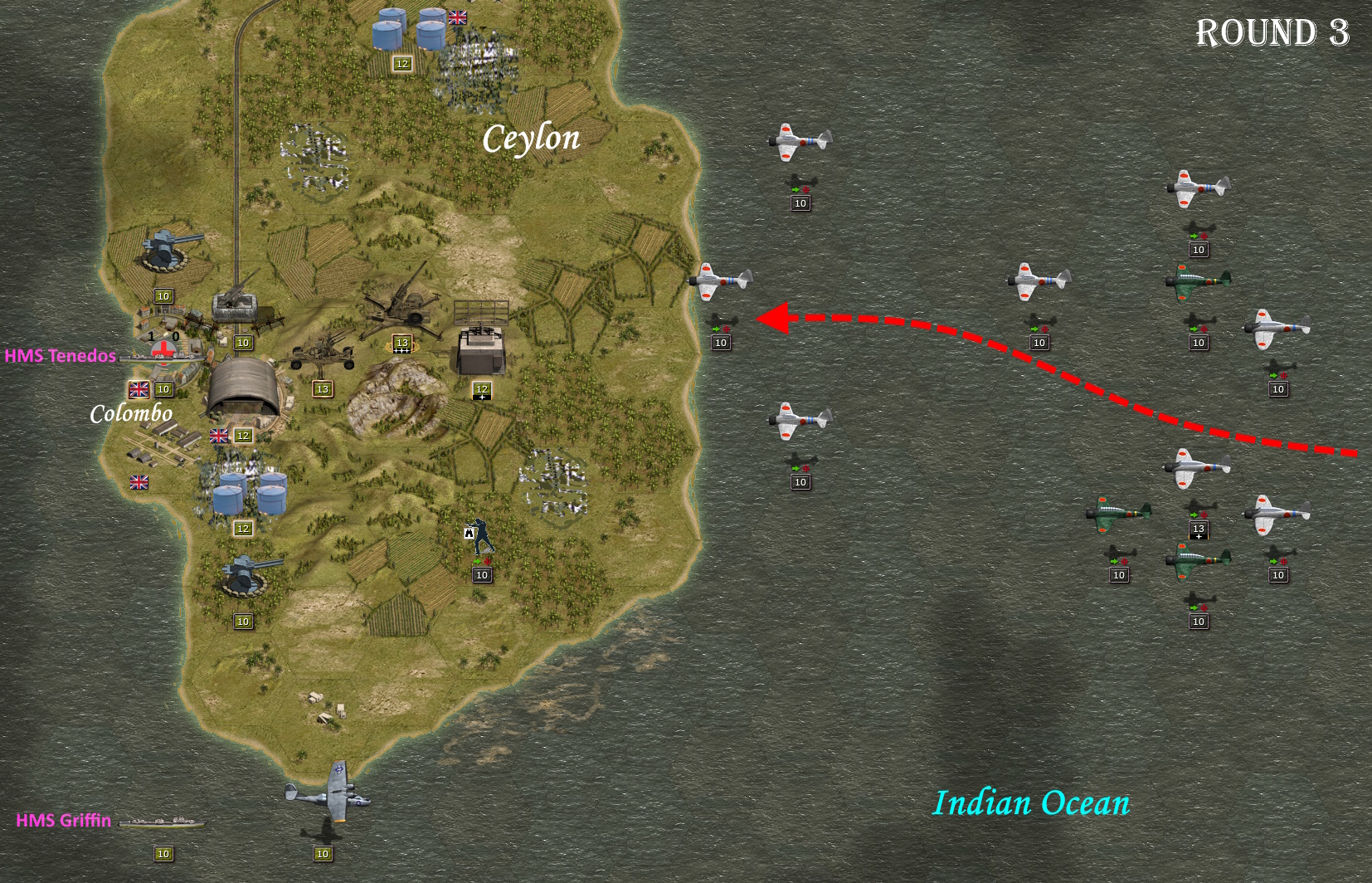The image size is (1372, 883).
Task: Click the plus marker under the bomber's 13 badge
Action: point(1199,538)
